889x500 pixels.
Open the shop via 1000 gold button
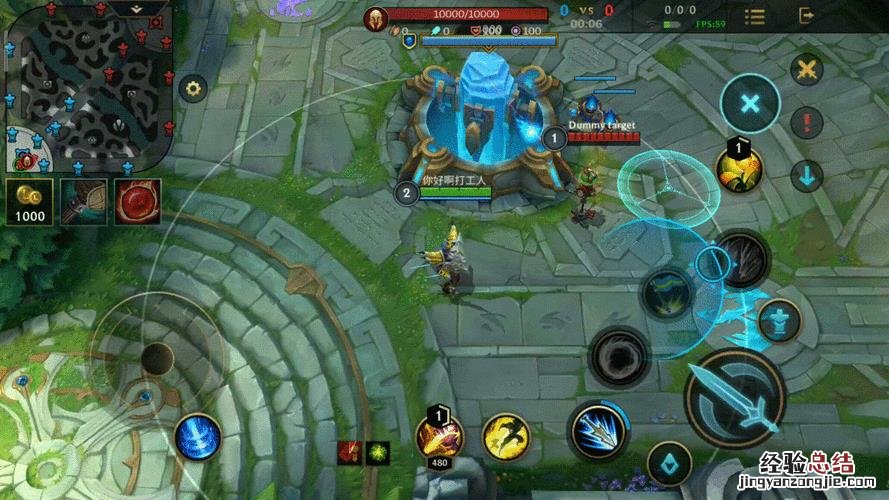[x=29, y=203]
